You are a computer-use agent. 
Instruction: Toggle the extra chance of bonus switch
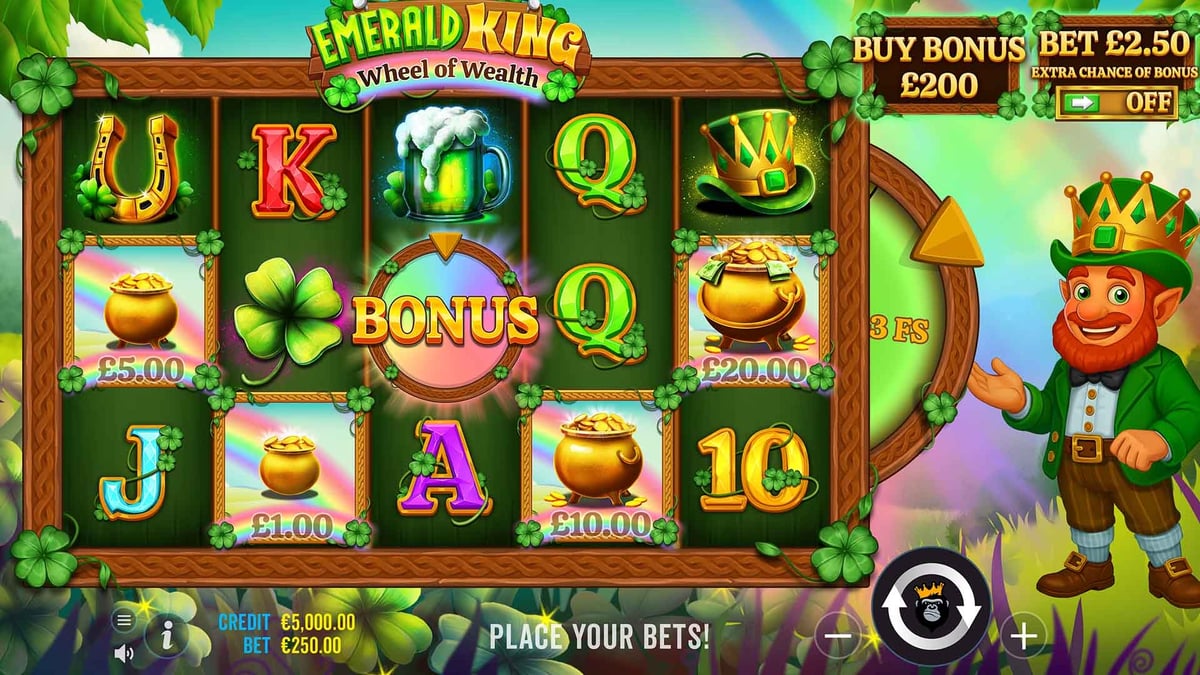pyautogui.click(x=1116, y=102)
